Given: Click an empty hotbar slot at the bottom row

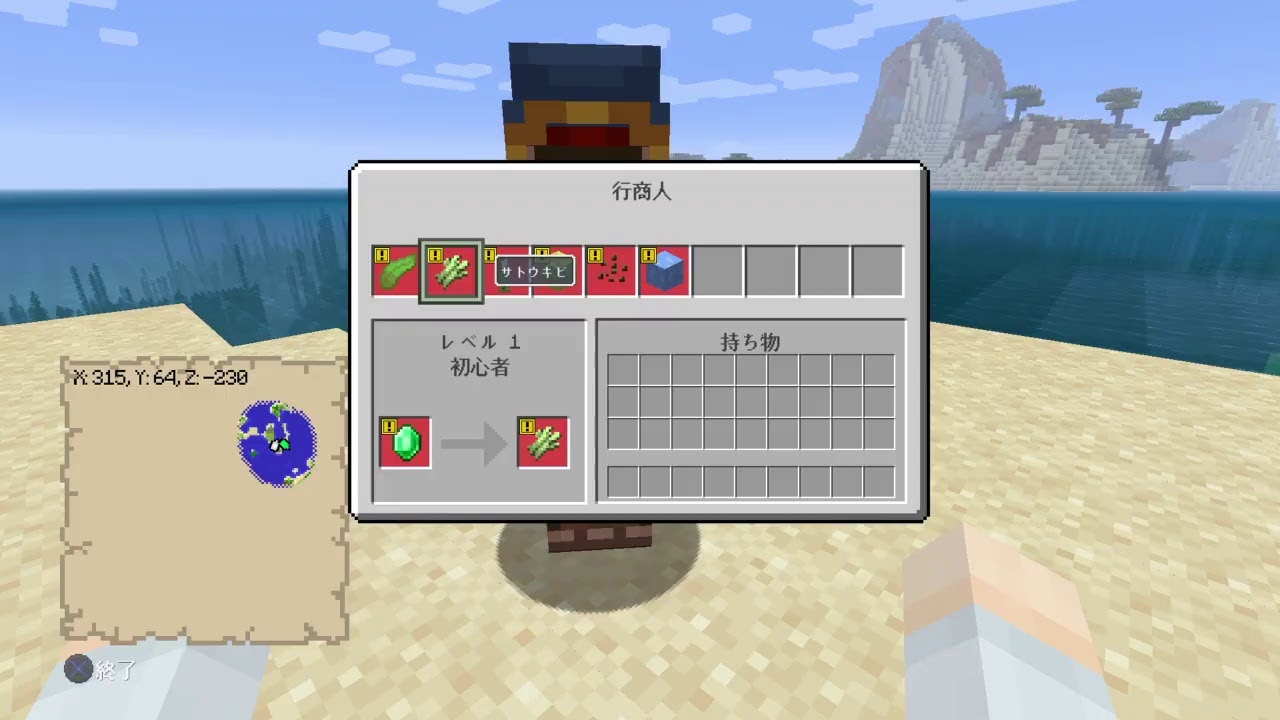Looking at the screenshot, I should (625, 483).
